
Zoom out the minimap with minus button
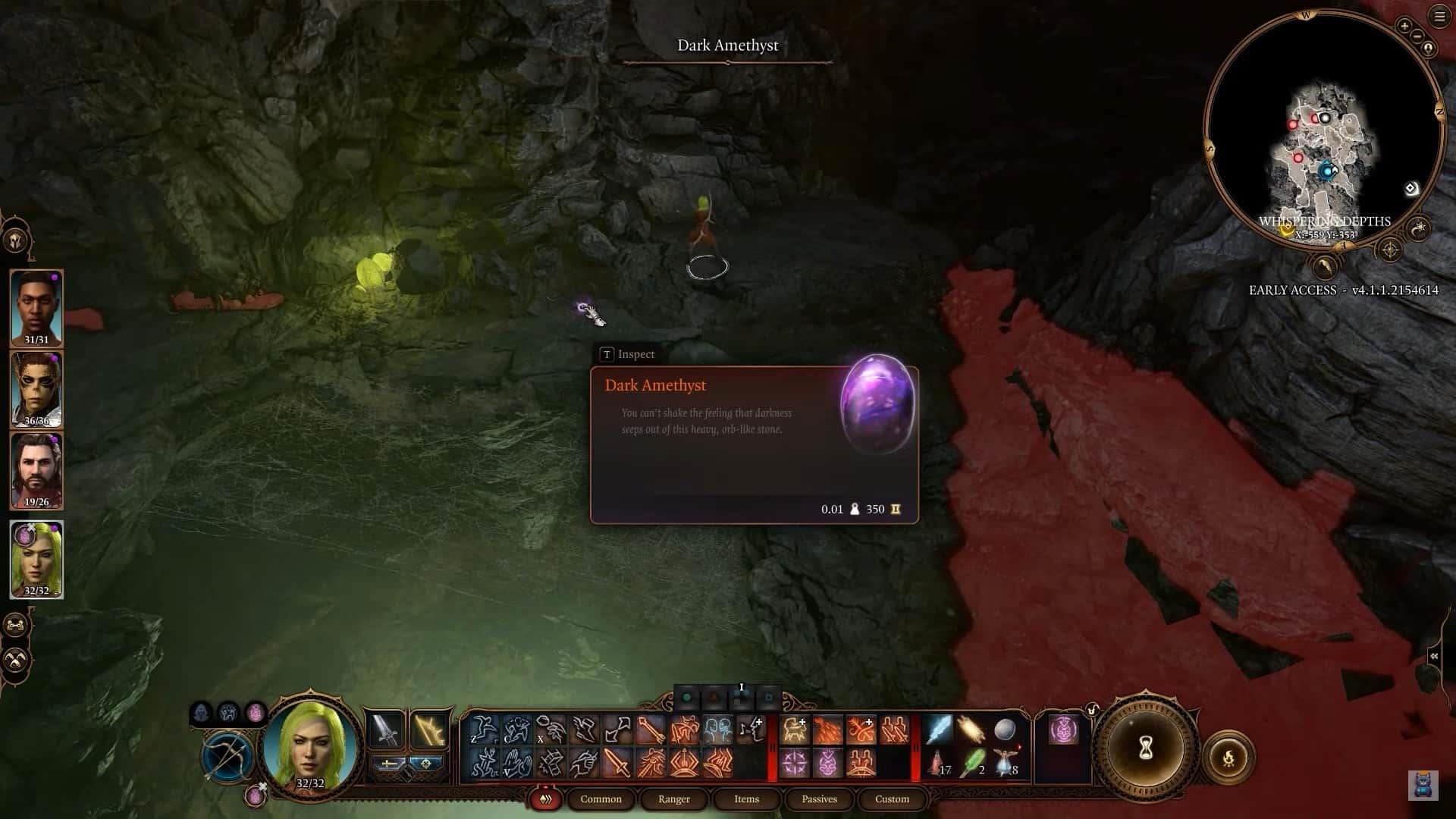[x=1417, y=36]
